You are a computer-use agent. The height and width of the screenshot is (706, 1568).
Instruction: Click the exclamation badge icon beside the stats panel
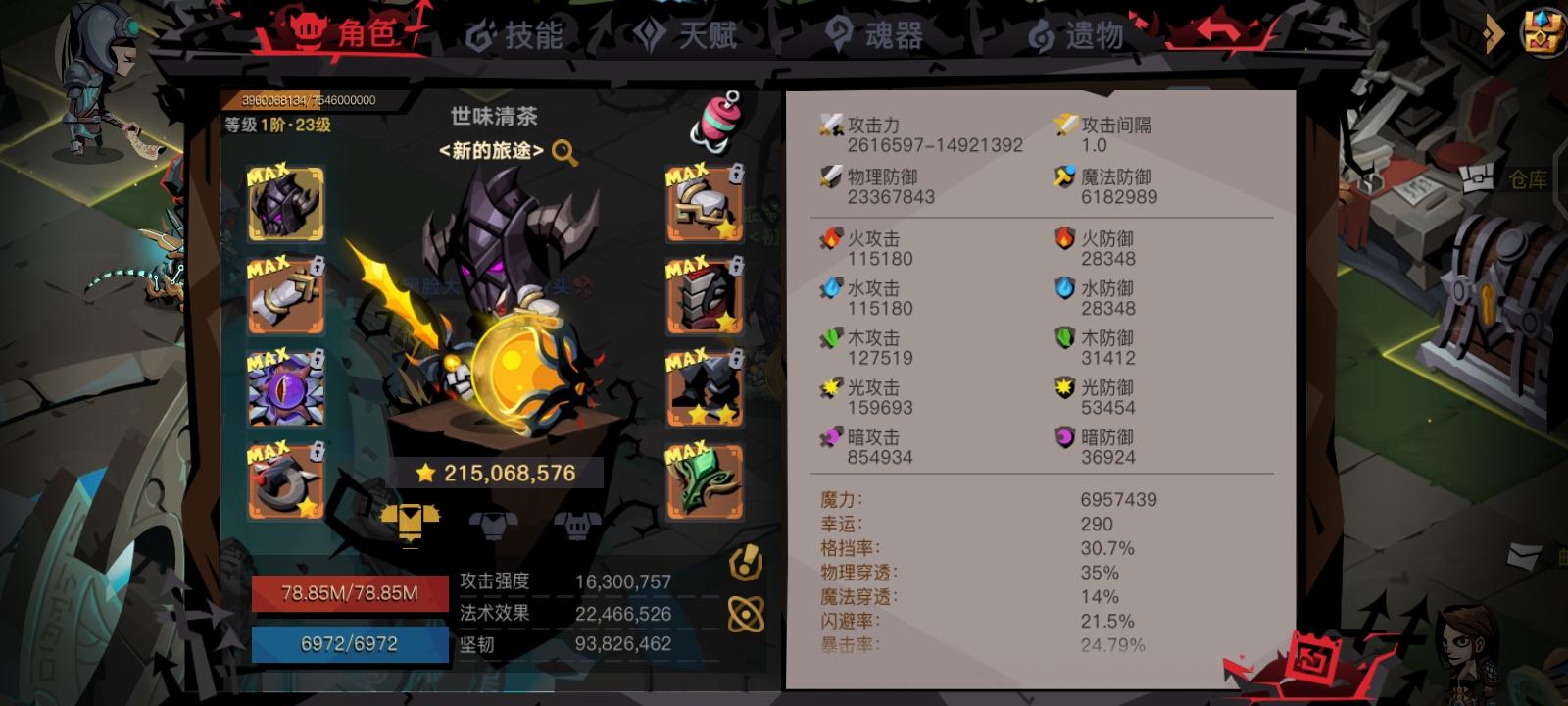click(748, 562)
